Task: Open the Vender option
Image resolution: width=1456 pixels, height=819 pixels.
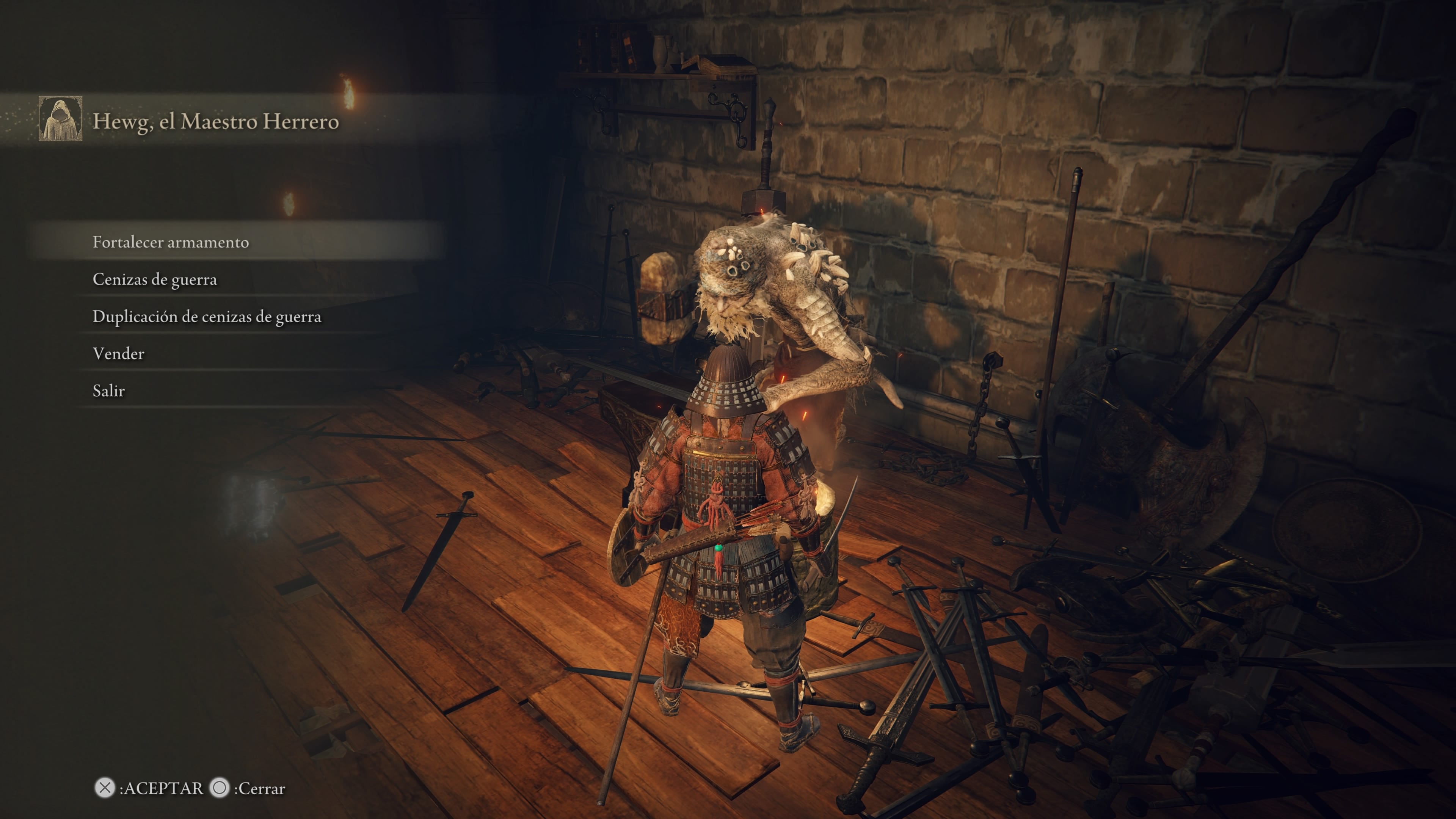Action: click(119, 354)
